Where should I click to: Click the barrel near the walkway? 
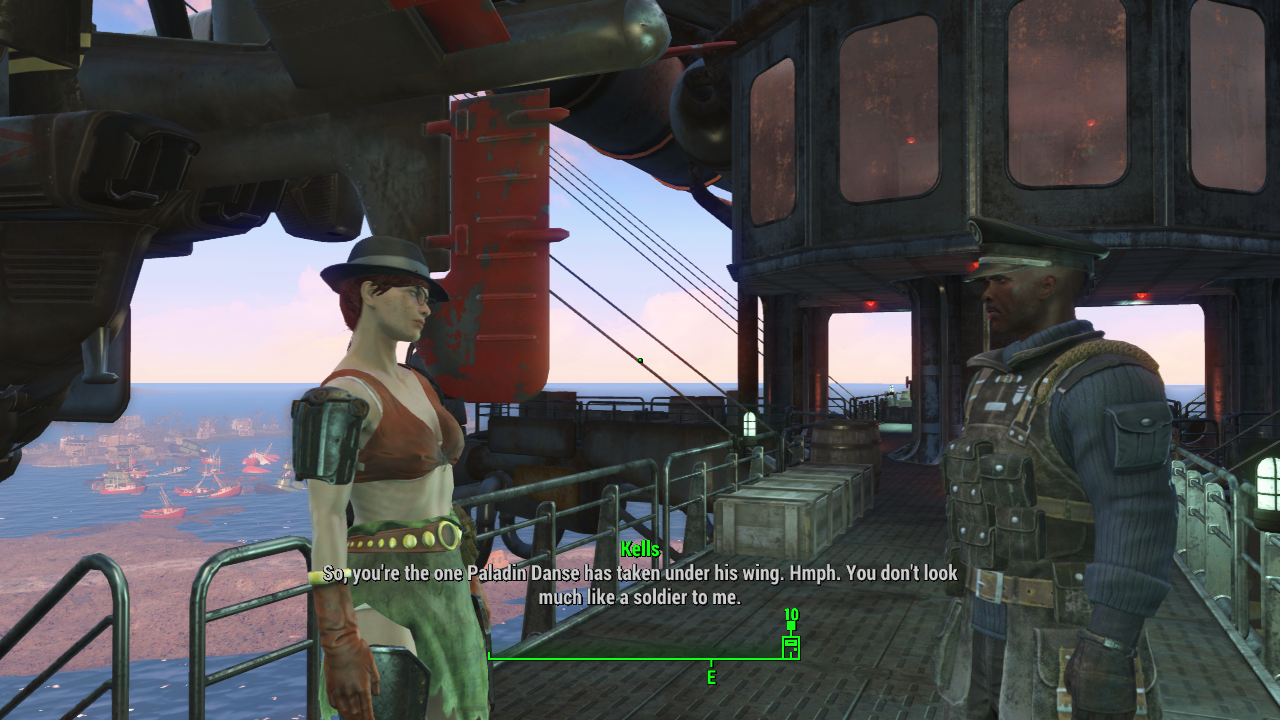click(845, 445)
